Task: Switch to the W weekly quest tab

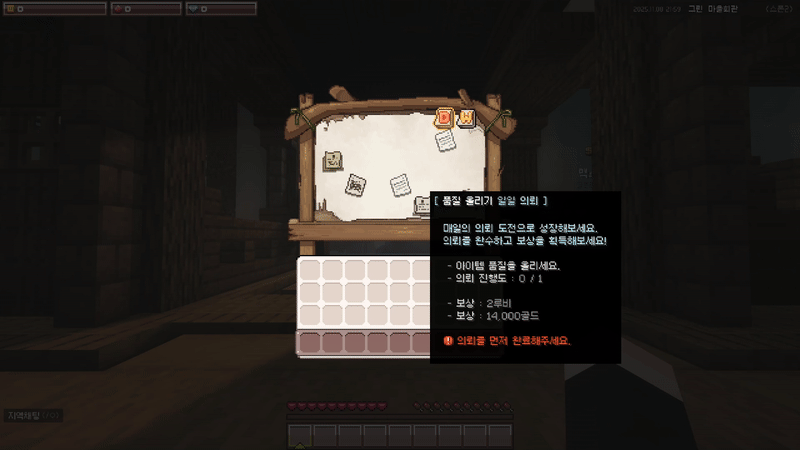Action: (x=466, y=118)
